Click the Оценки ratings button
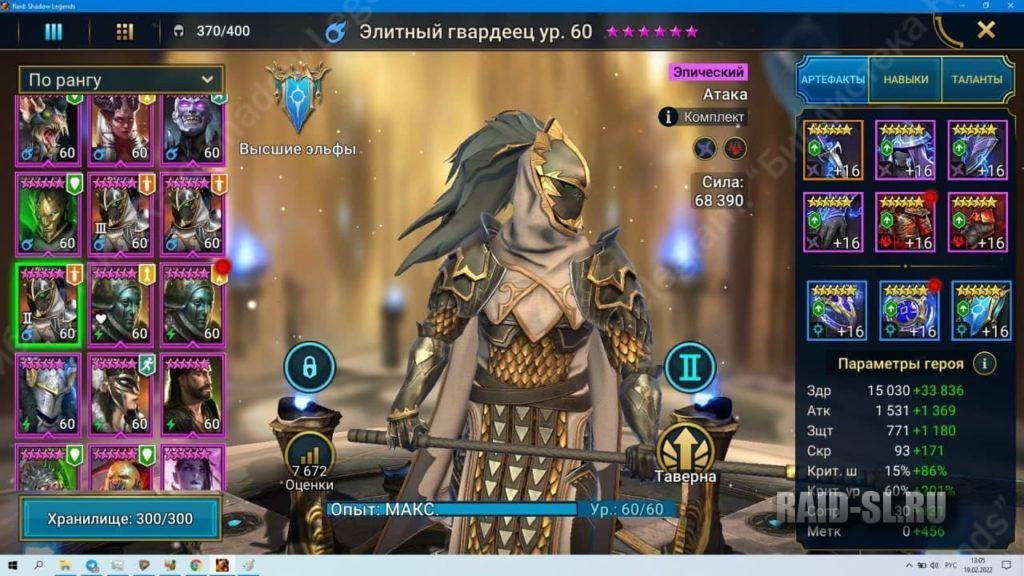Image resolution: width=1024 pixels, height=576 pixels. pyautogui.click(x=309, y=458)
